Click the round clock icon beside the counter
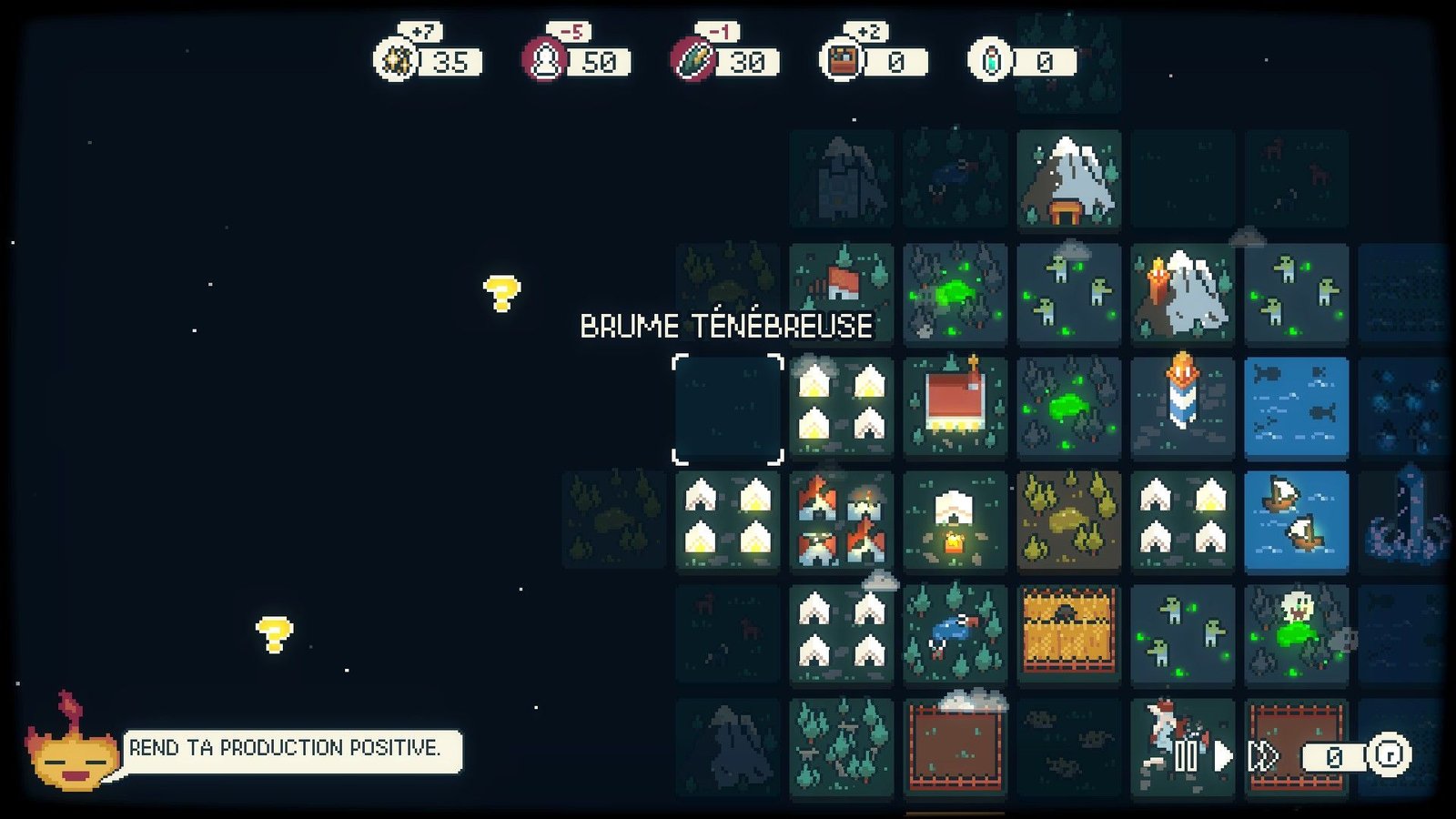1456x819 pixels. point(1389,755)
